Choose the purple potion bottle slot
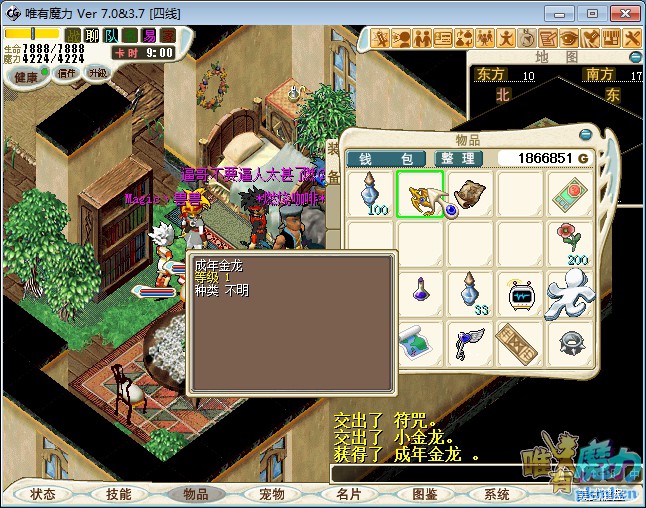This screenshot has width=646, height=508. pos(420,294)
